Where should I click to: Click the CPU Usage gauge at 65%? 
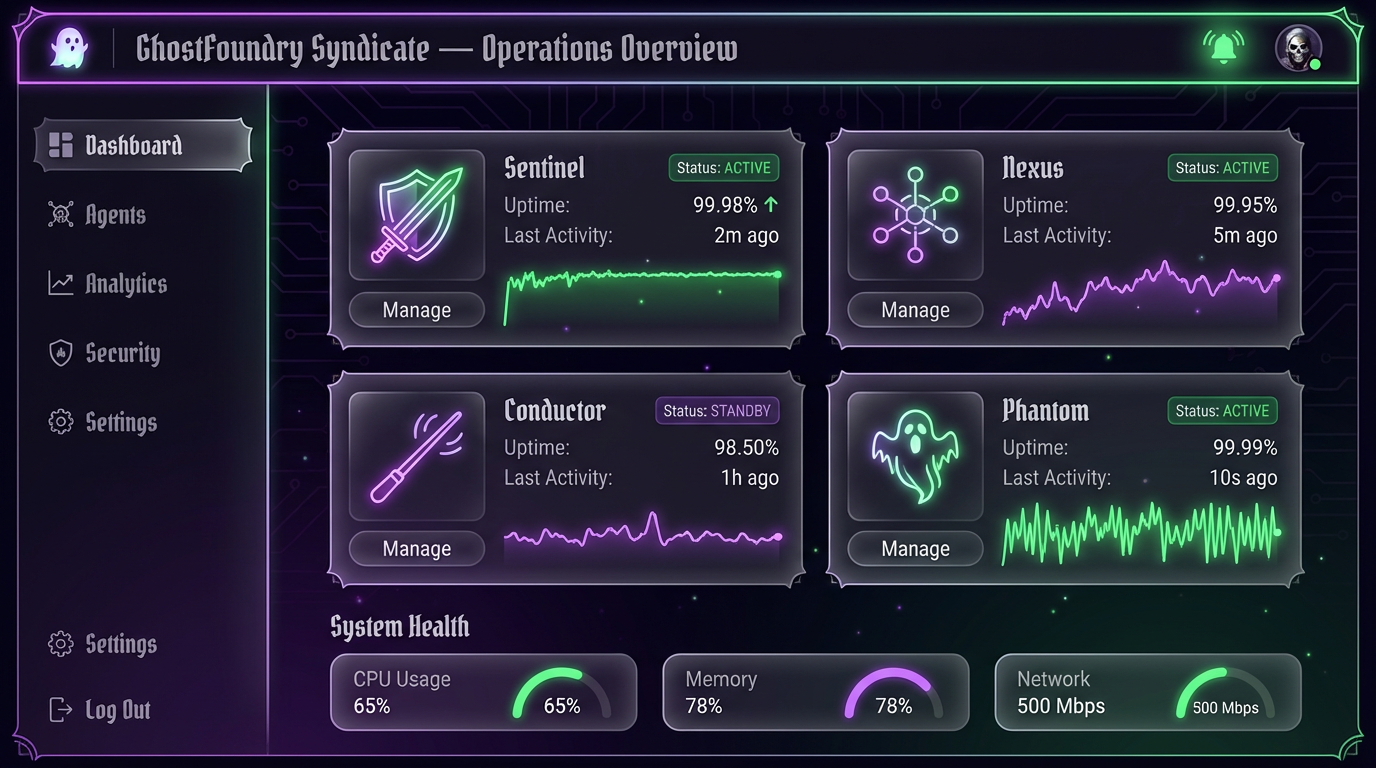coord(559,695)
